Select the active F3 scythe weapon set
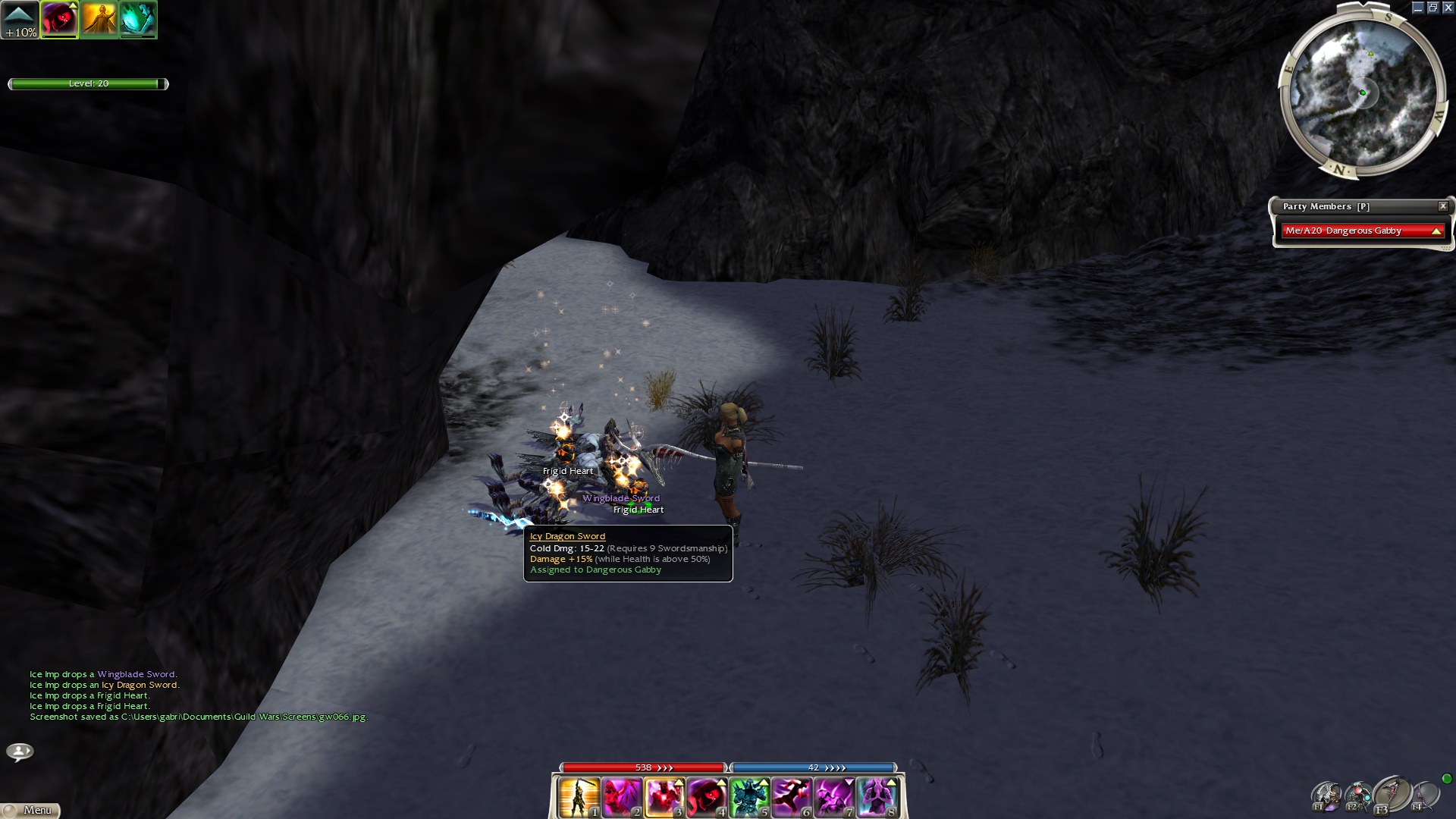 [x=1391, y=795]
